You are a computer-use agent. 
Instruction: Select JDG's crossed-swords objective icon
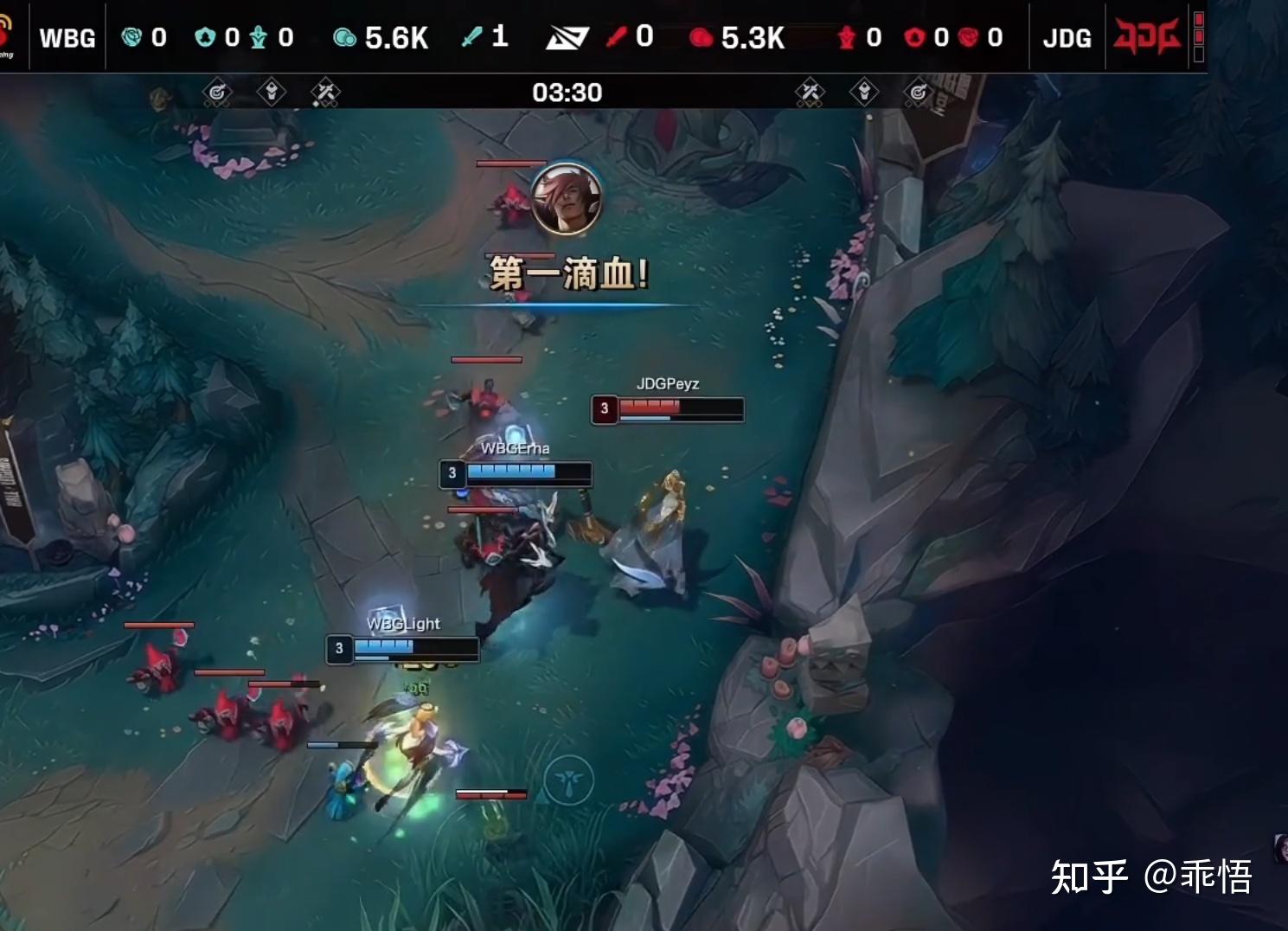(810, 92)
